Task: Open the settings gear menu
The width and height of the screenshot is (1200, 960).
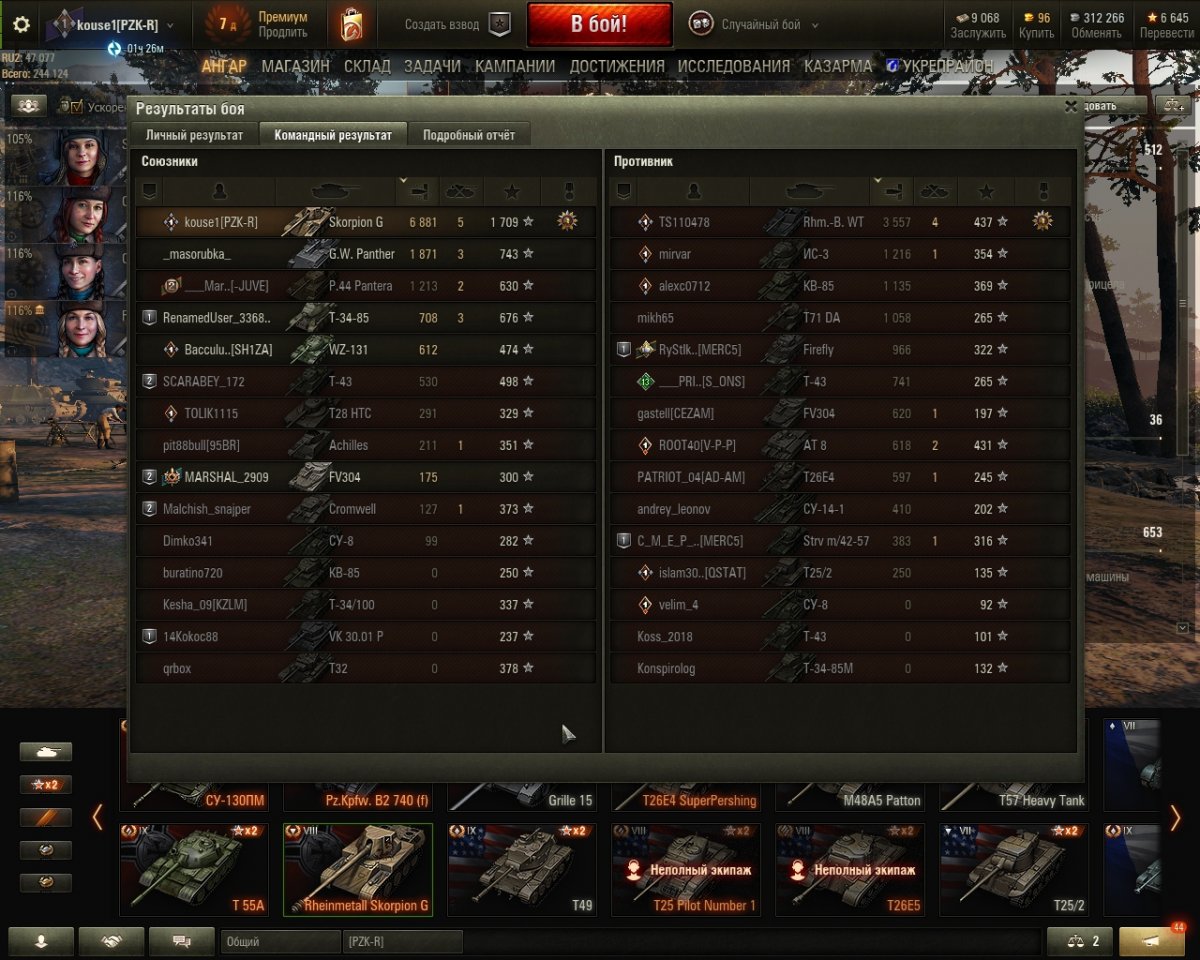Action: click(x=21, y=25)
